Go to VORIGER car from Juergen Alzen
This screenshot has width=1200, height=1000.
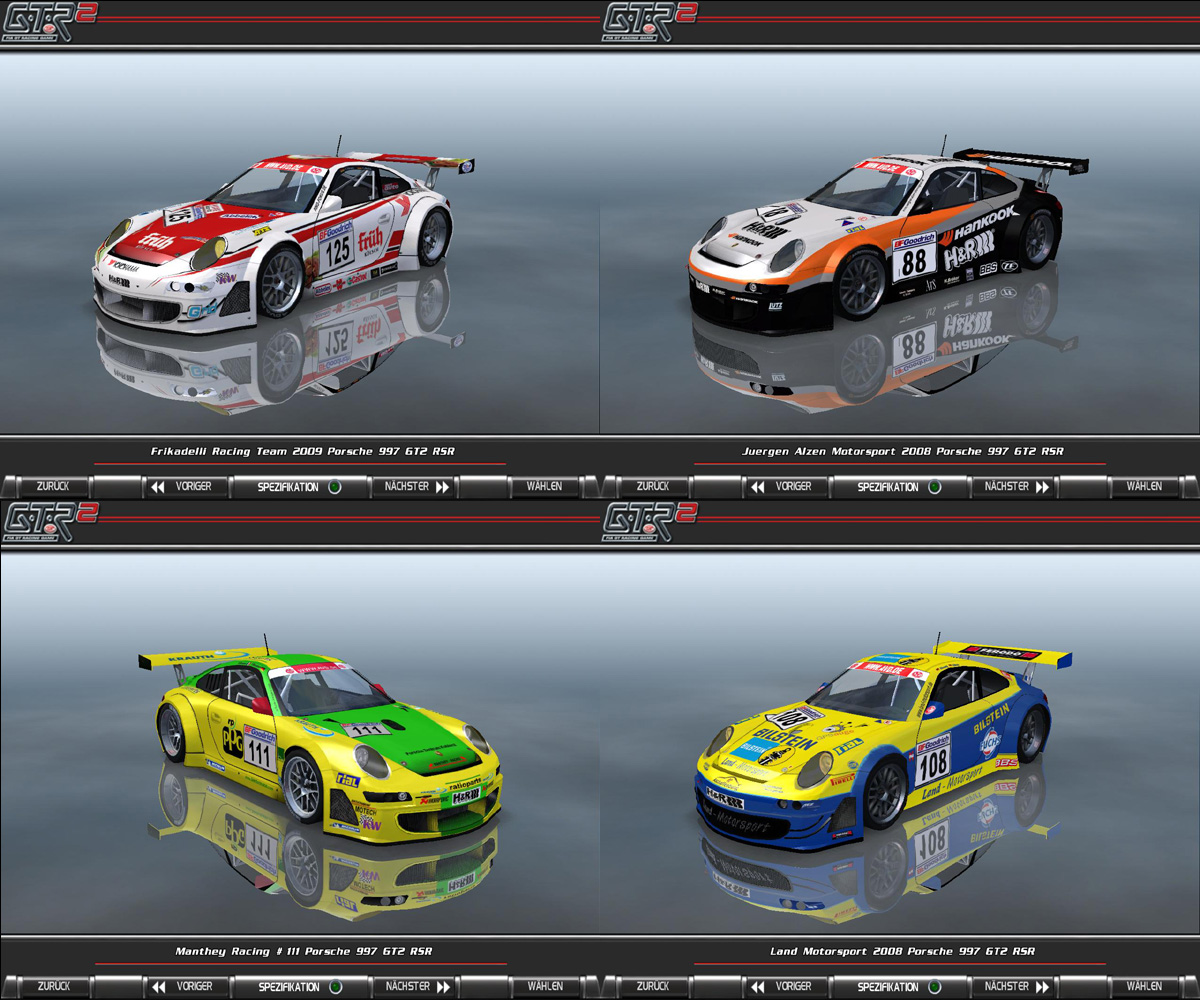pyautogui.click(x=783, y=487)
